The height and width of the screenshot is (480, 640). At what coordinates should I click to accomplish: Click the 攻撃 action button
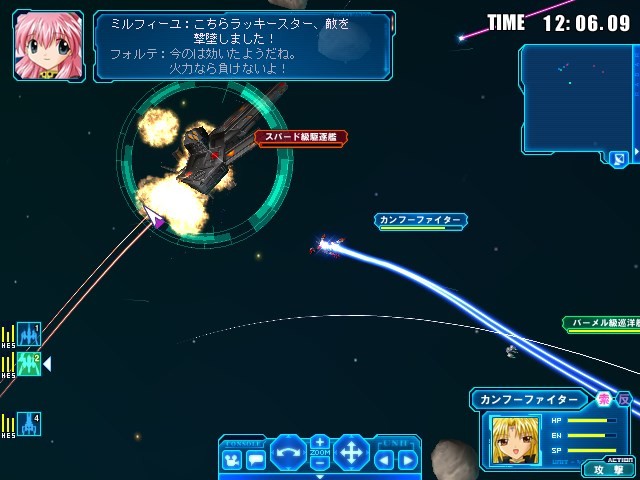tap(607, 468)
